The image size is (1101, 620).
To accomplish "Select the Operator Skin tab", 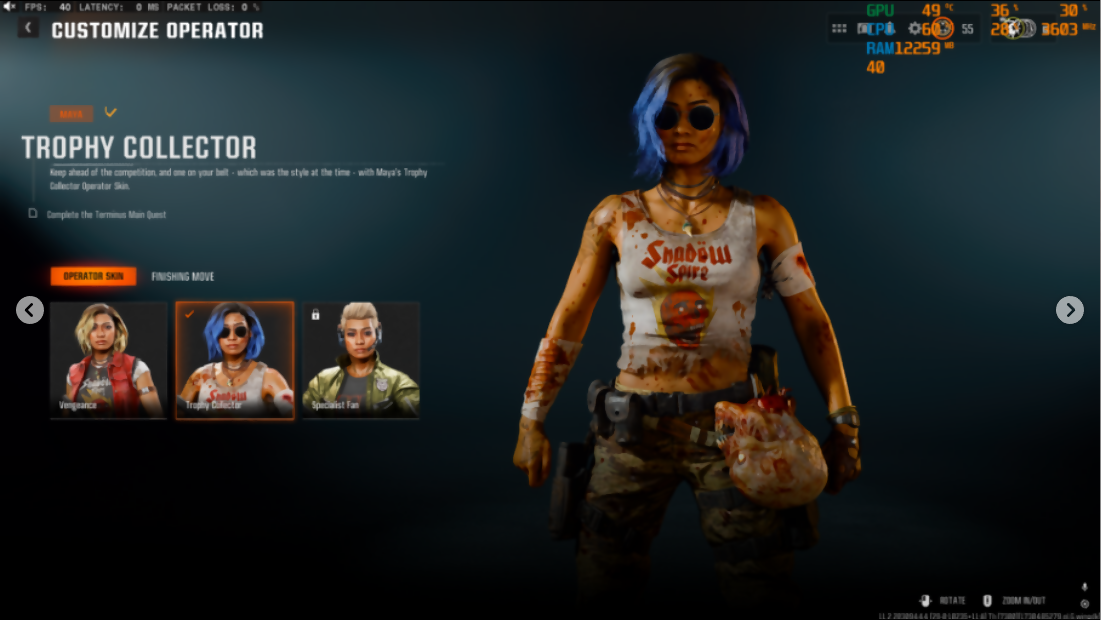I will 93,277.
